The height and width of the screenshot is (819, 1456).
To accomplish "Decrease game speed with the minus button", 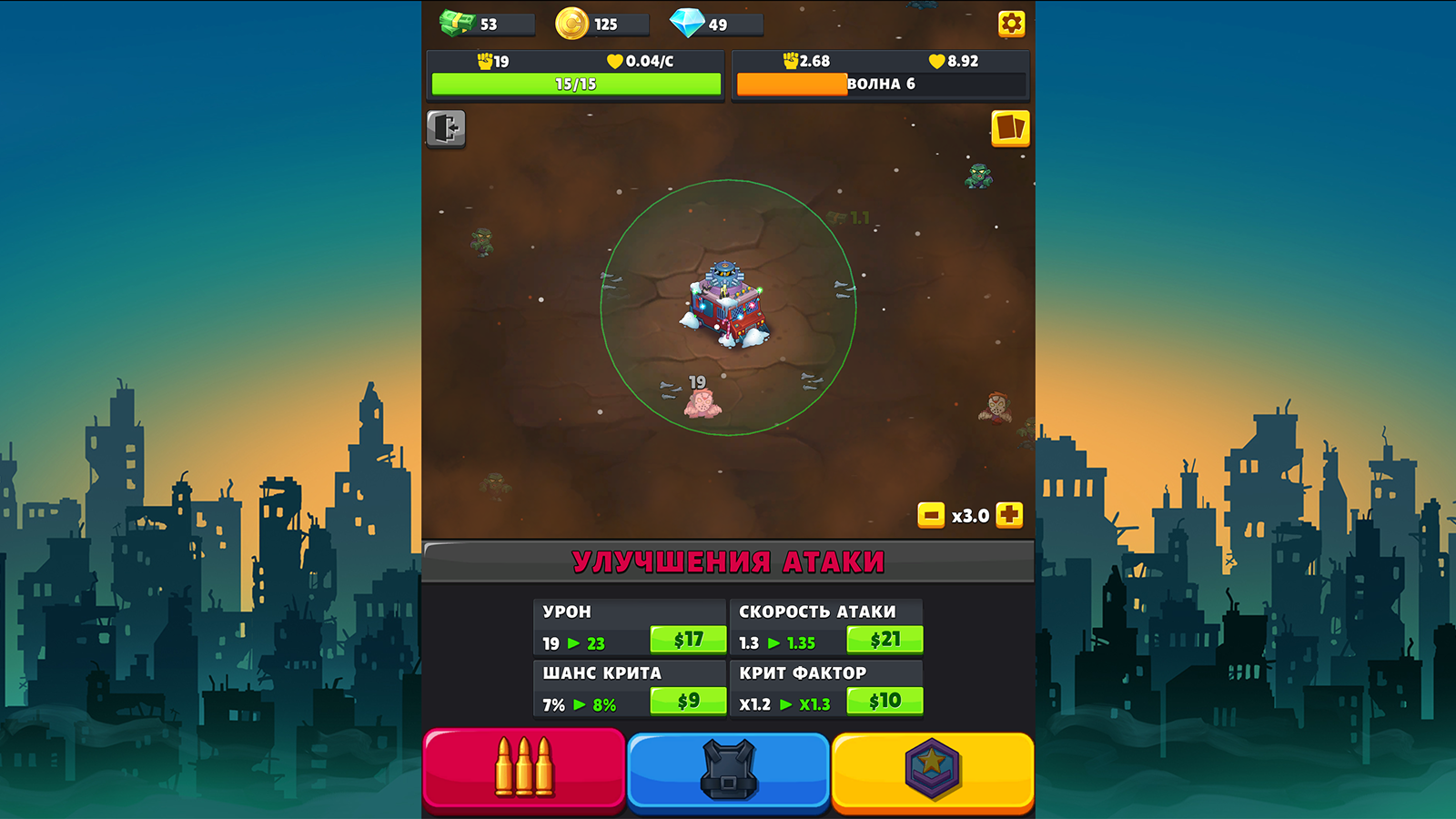I will 931,514.
